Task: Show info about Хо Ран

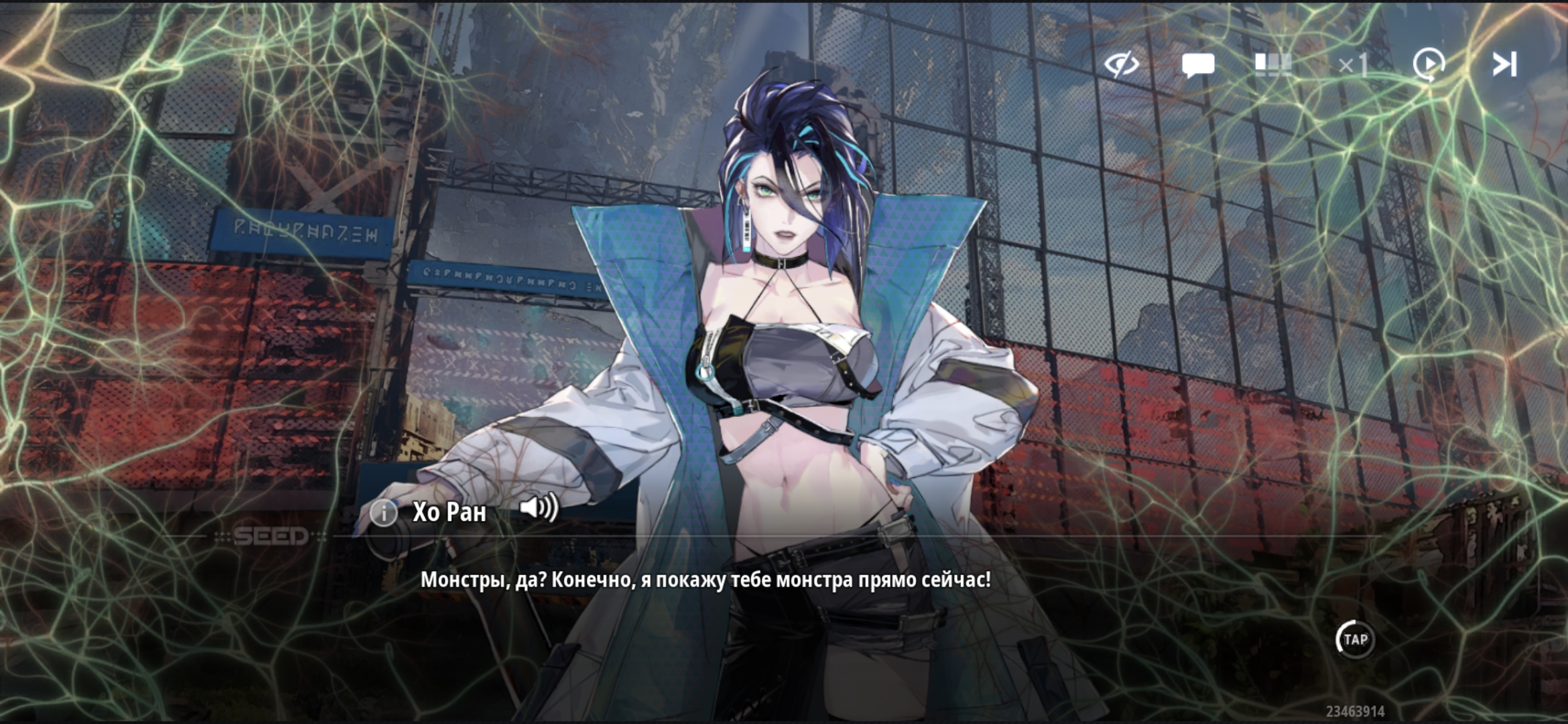Action: [x=384, y=513]
